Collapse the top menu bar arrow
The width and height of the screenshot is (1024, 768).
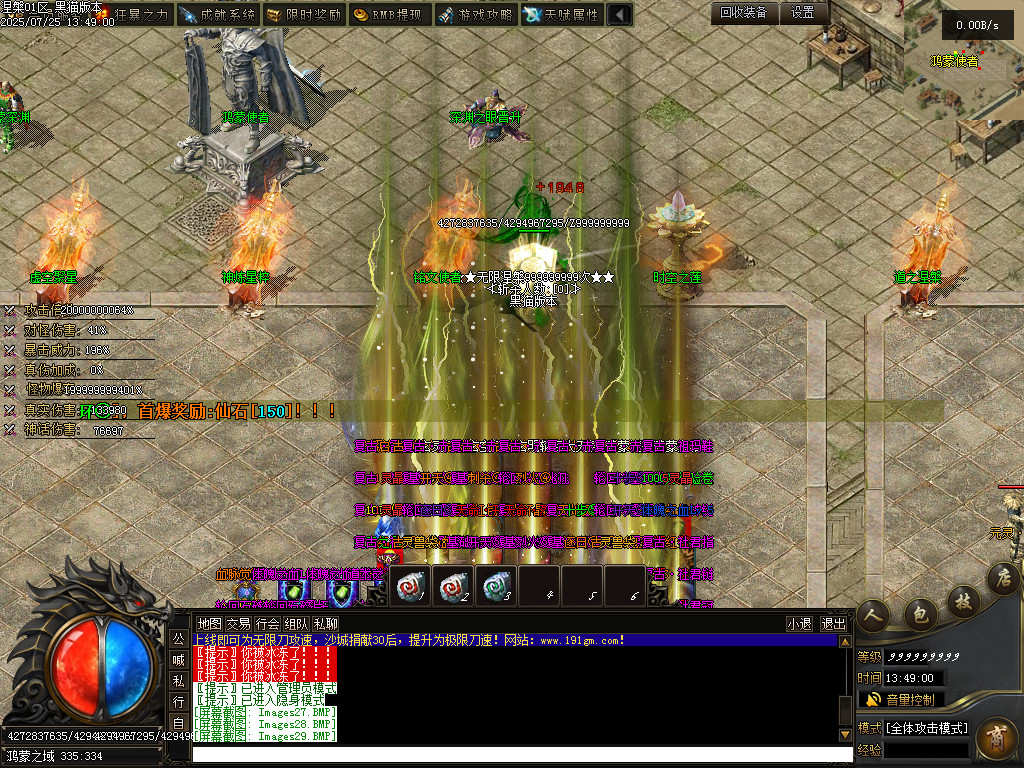click(x=620, y=15)
